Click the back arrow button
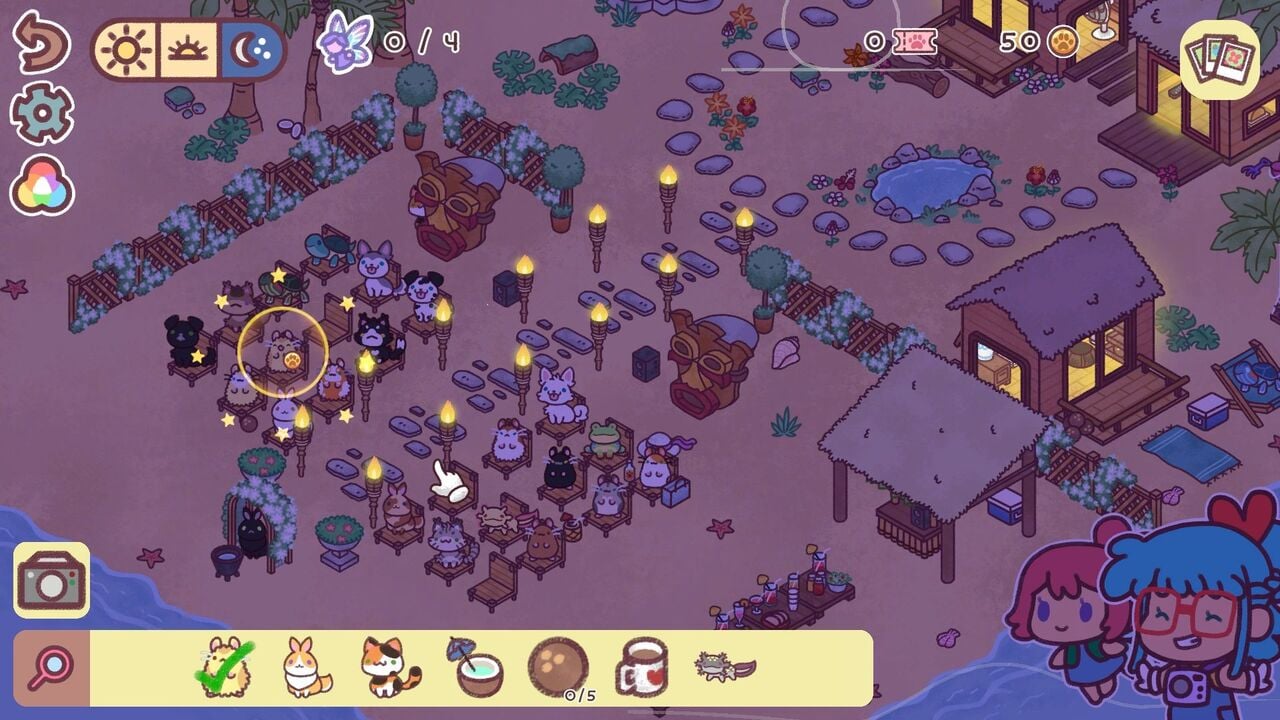The width and height of the screenshot is (1280, 720). [40, 43]
